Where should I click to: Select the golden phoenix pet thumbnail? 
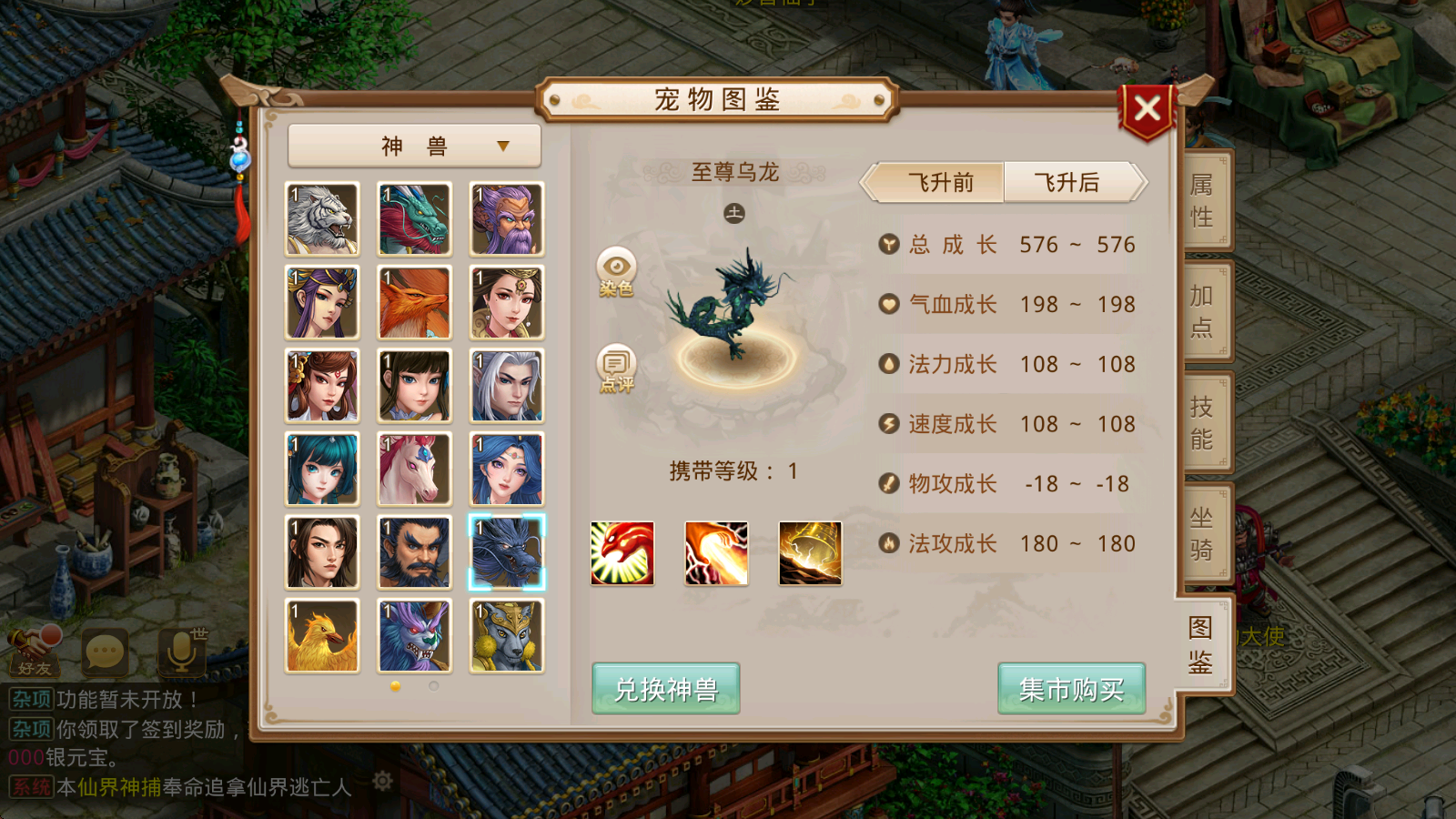321,636
